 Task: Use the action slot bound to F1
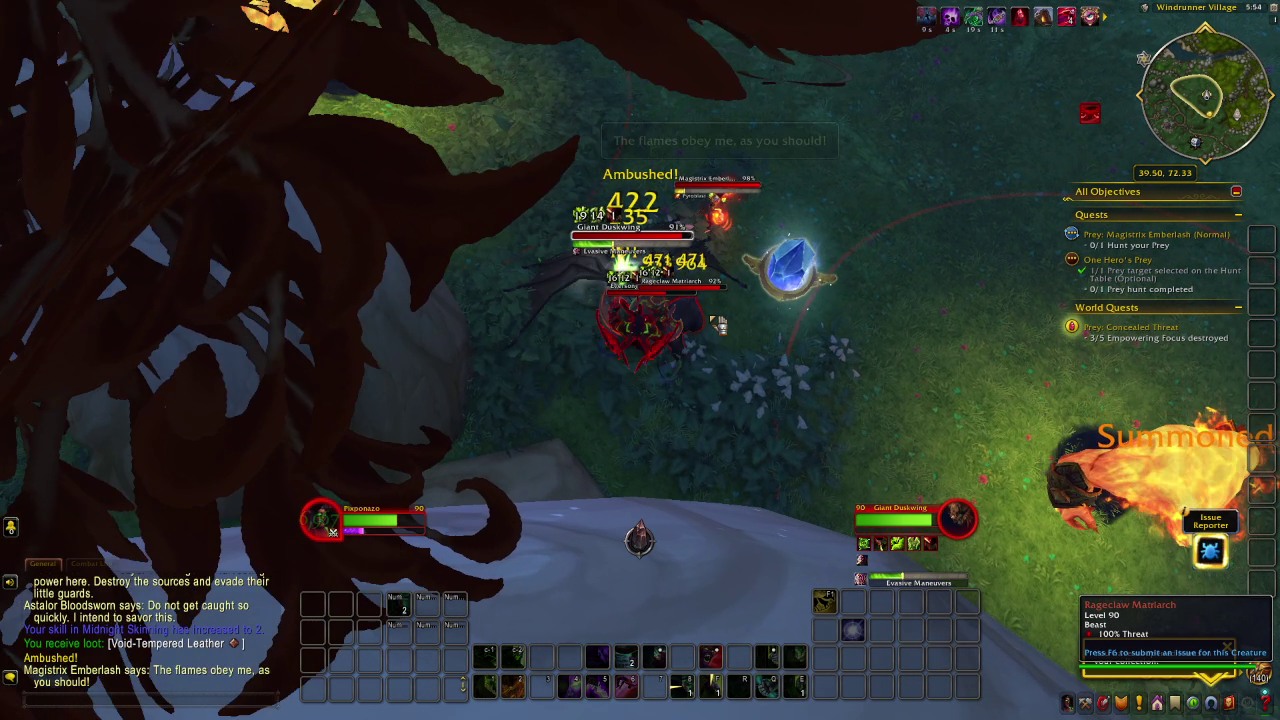825,601
